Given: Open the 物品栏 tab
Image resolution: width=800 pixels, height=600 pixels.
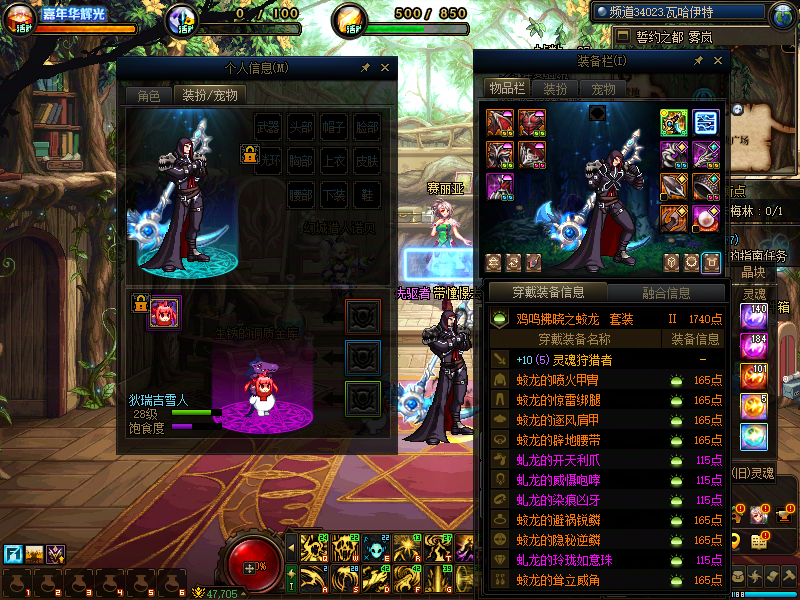Looking at the screenshot, I should [x=507, y=89].
